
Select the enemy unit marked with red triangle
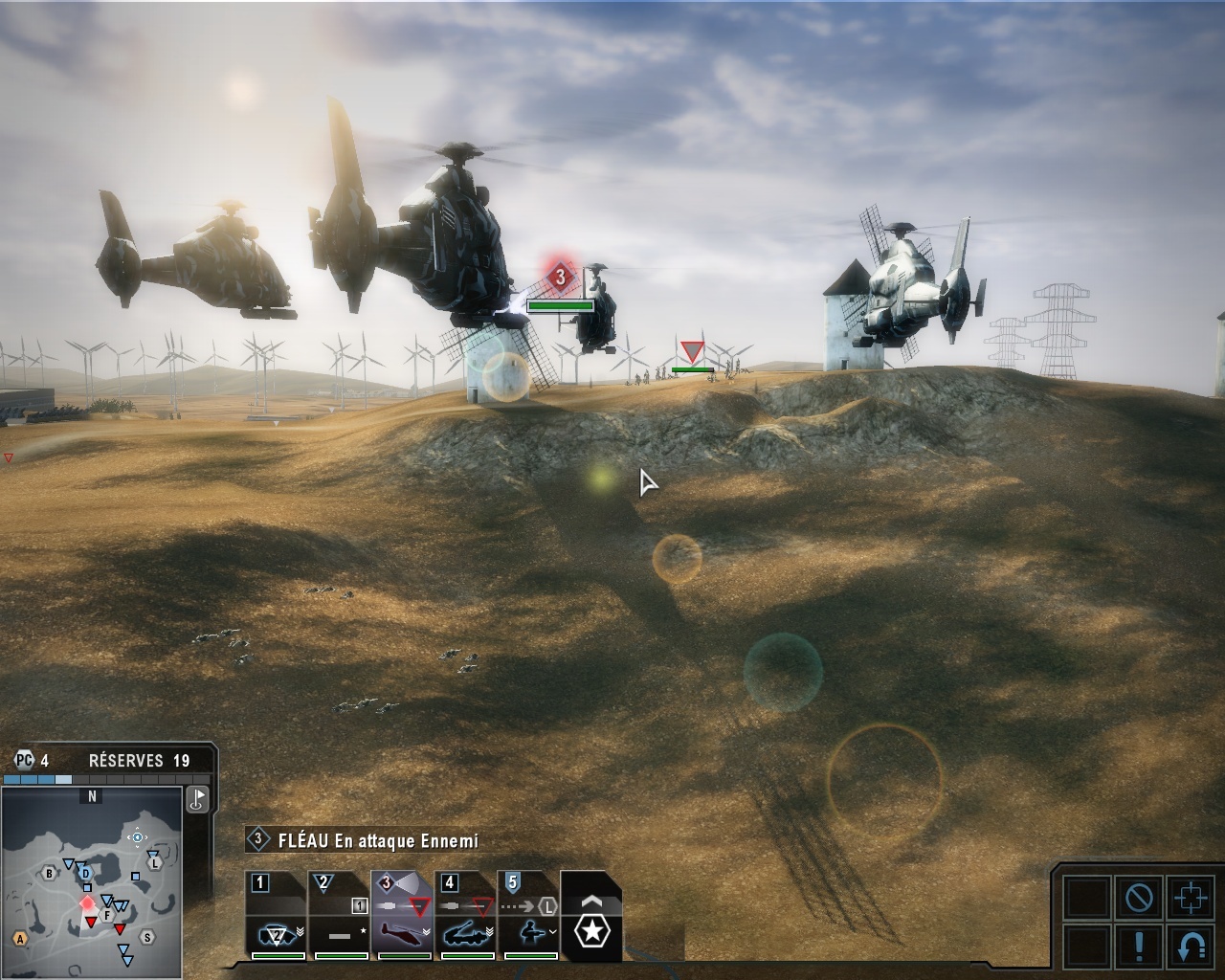point(692,351)
